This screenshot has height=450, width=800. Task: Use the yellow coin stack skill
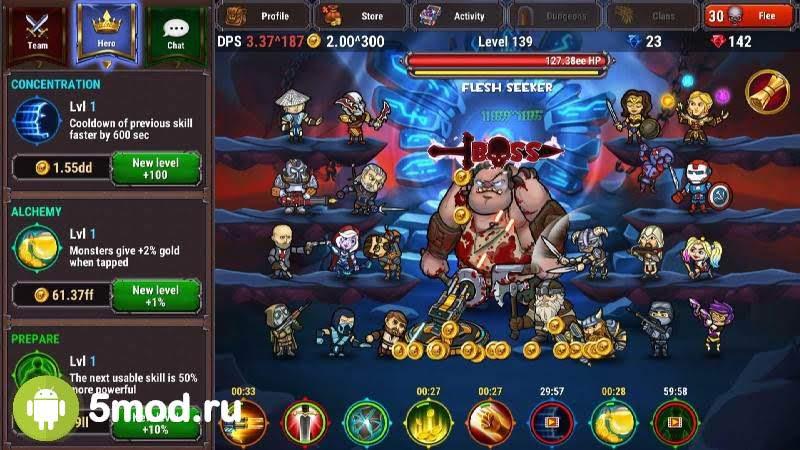tap(614, 423)
